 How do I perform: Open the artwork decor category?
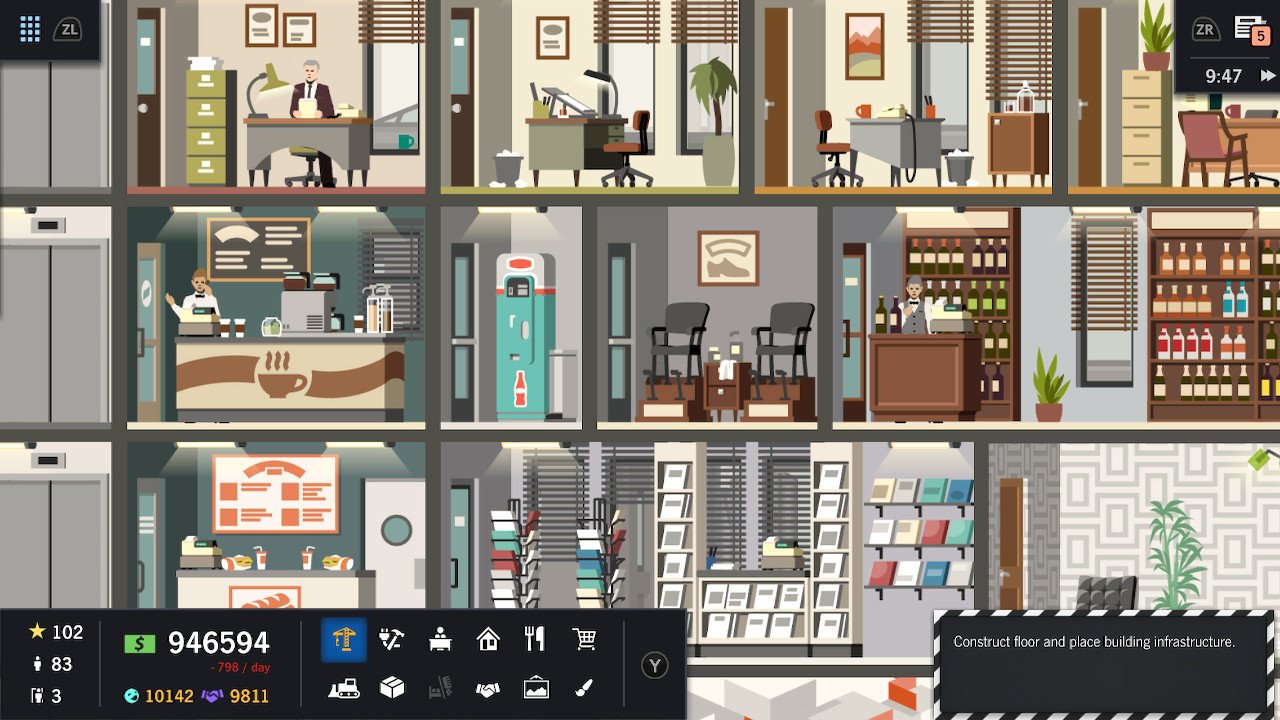536,688
